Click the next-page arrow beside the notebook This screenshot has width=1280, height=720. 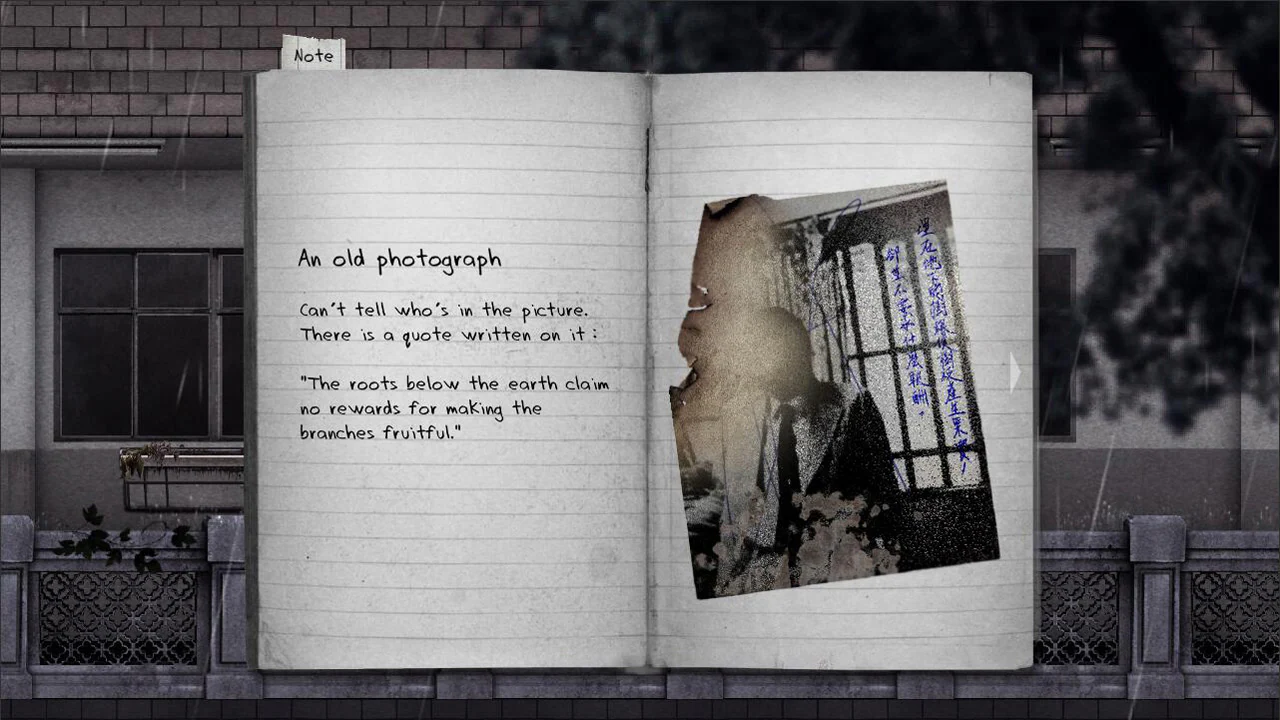pyautogui.click(x=1015, y=372)
